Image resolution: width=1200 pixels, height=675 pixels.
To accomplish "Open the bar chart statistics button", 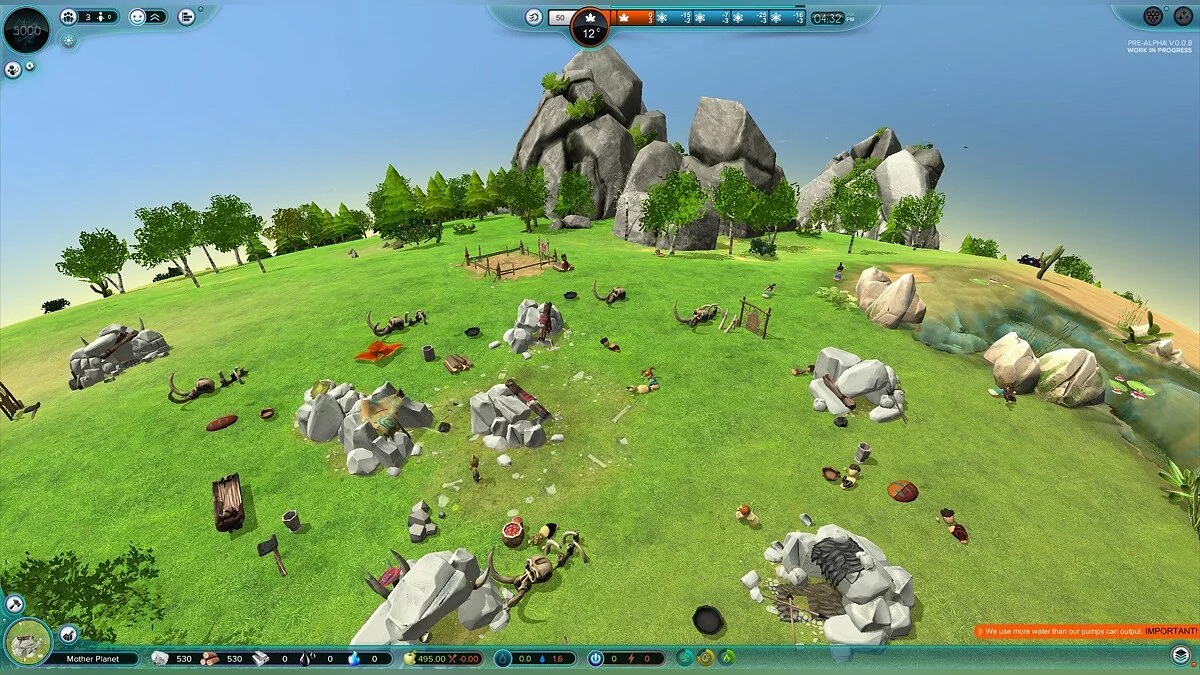I will [186, 16].
